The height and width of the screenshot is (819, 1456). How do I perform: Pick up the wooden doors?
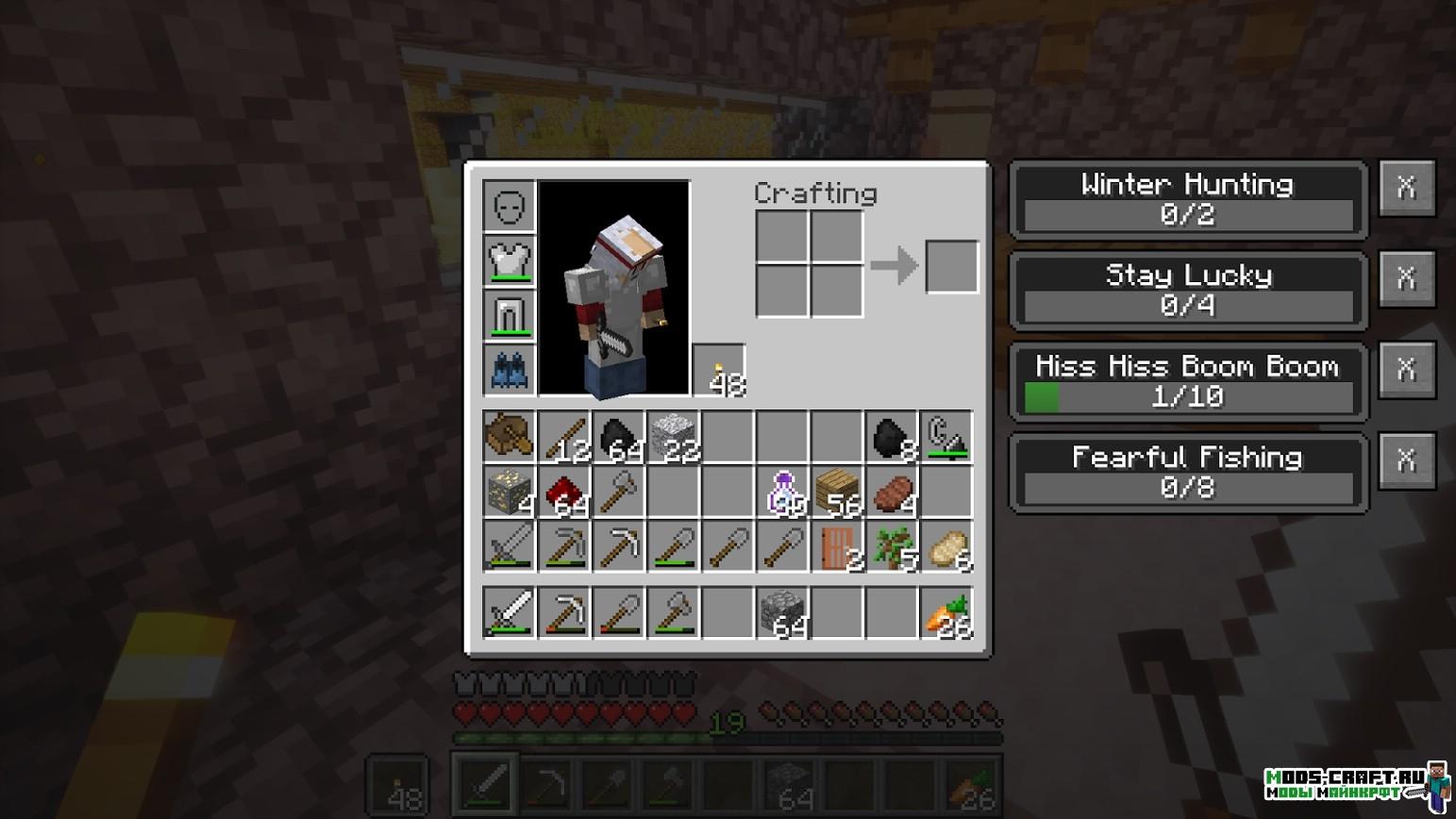point(838,546)
